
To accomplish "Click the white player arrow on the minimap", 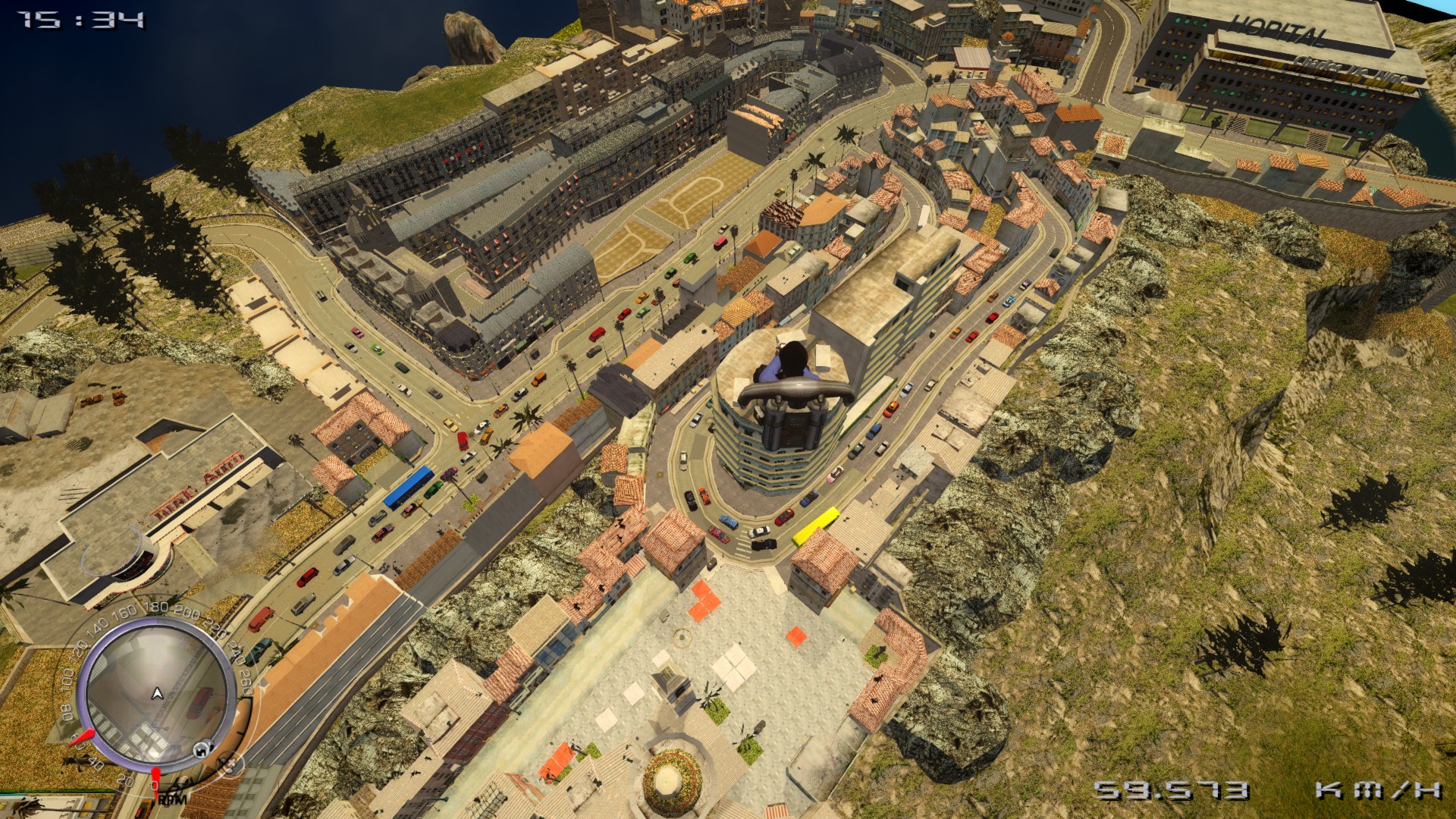I will [157, 693].
